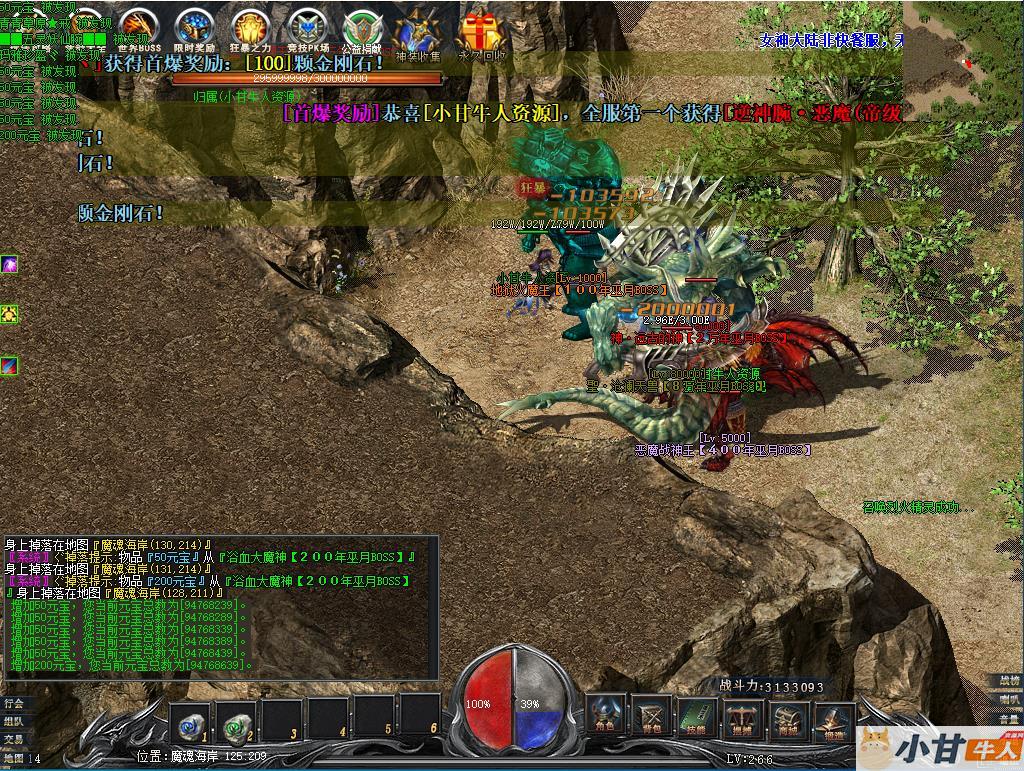Open the 行会 guild menu
This screenshot has width=1024, height=771.
[13, 703]
